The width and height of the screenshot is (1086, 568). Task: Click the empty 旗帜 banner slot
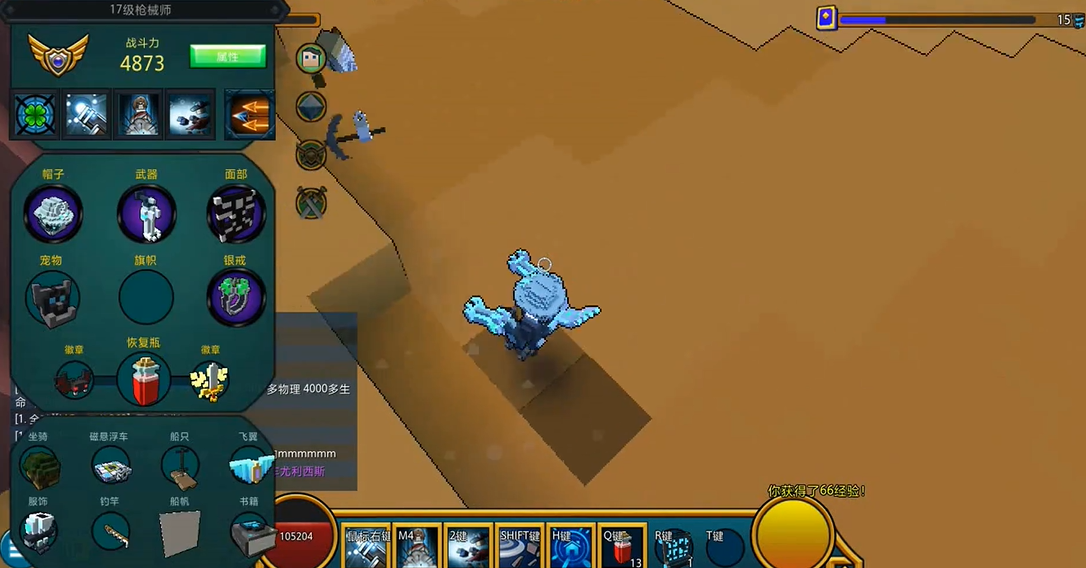(146, 297)
